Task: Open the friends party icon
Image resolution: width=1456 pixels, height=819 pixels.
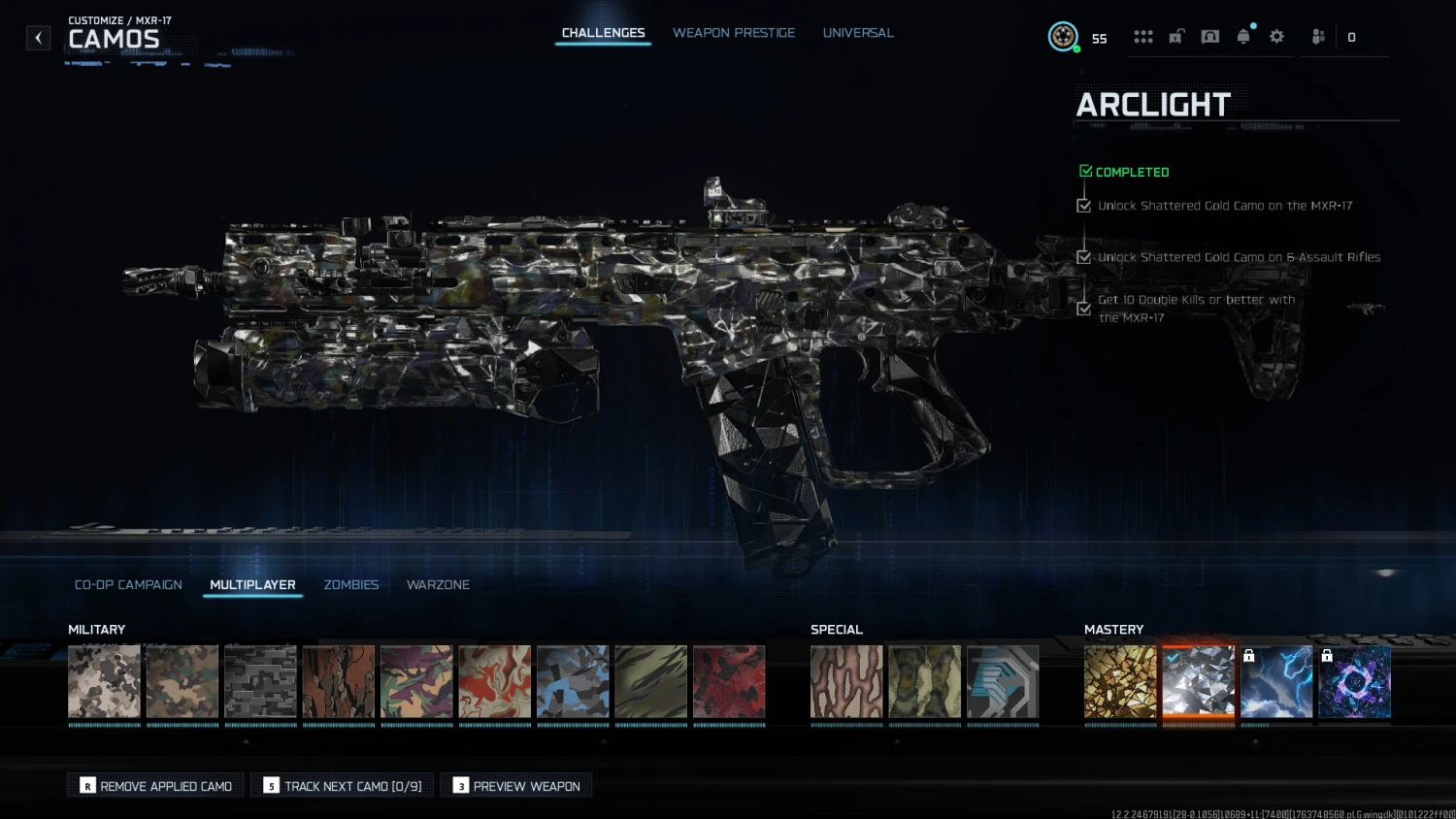Action: click(x=1317, y=36)
